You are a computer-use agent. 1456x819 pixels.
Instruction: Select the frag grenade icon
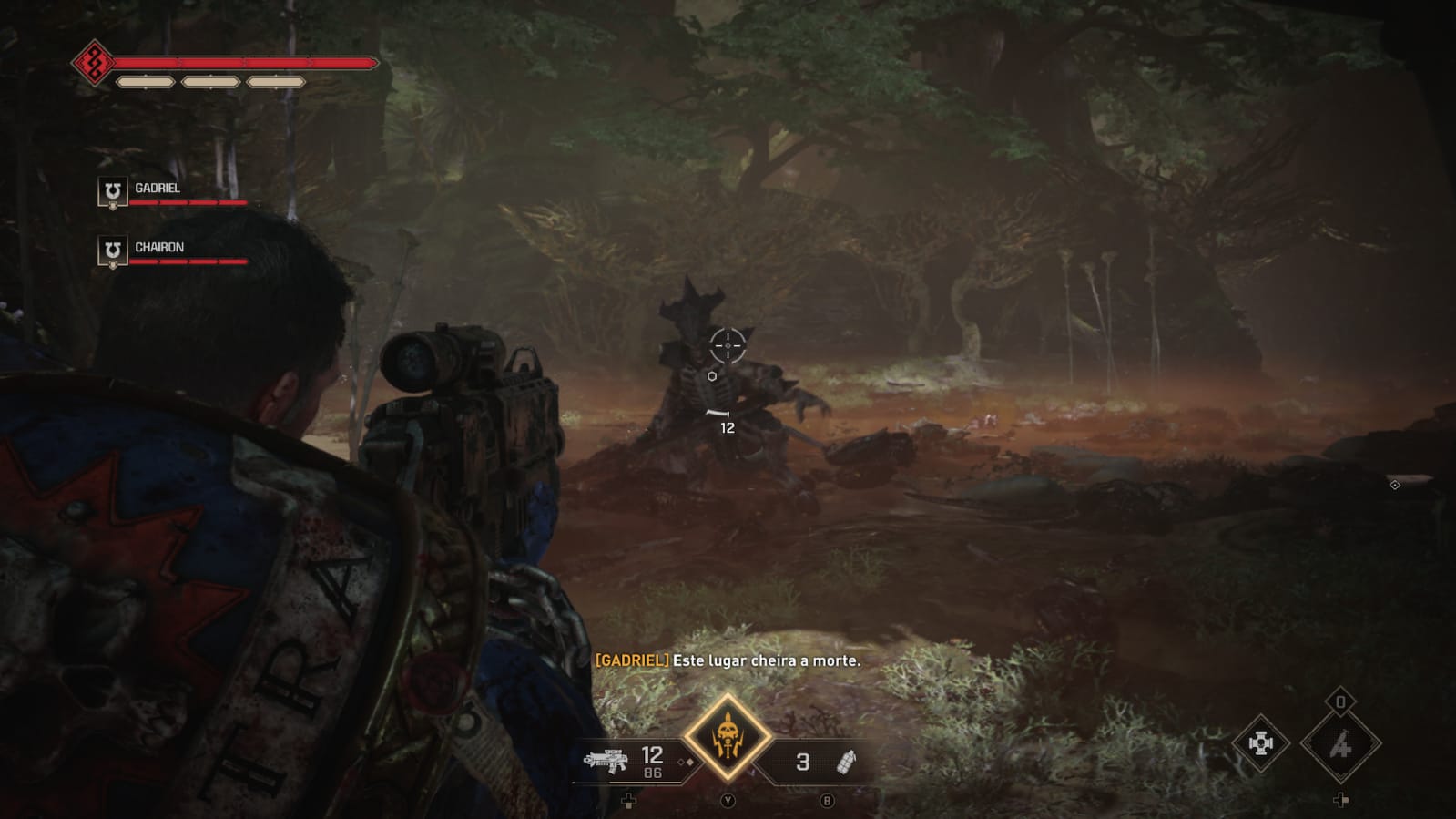coord(846,762)
